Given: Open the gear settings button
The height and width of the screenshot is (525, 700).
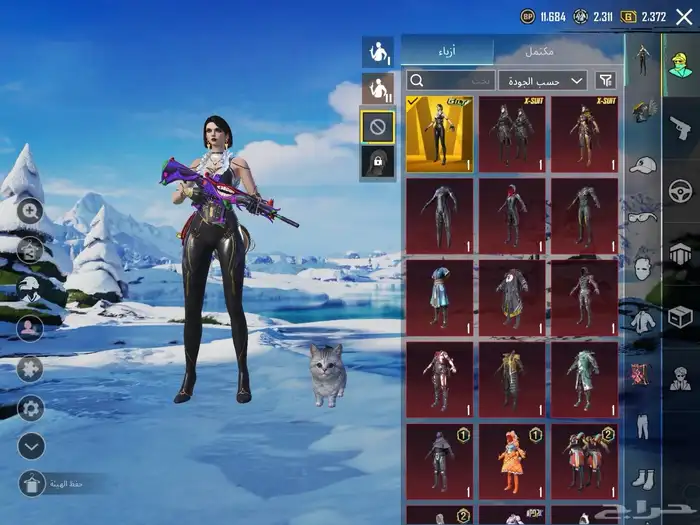Looking at the screenshot, I should click(x=30, y=408).
